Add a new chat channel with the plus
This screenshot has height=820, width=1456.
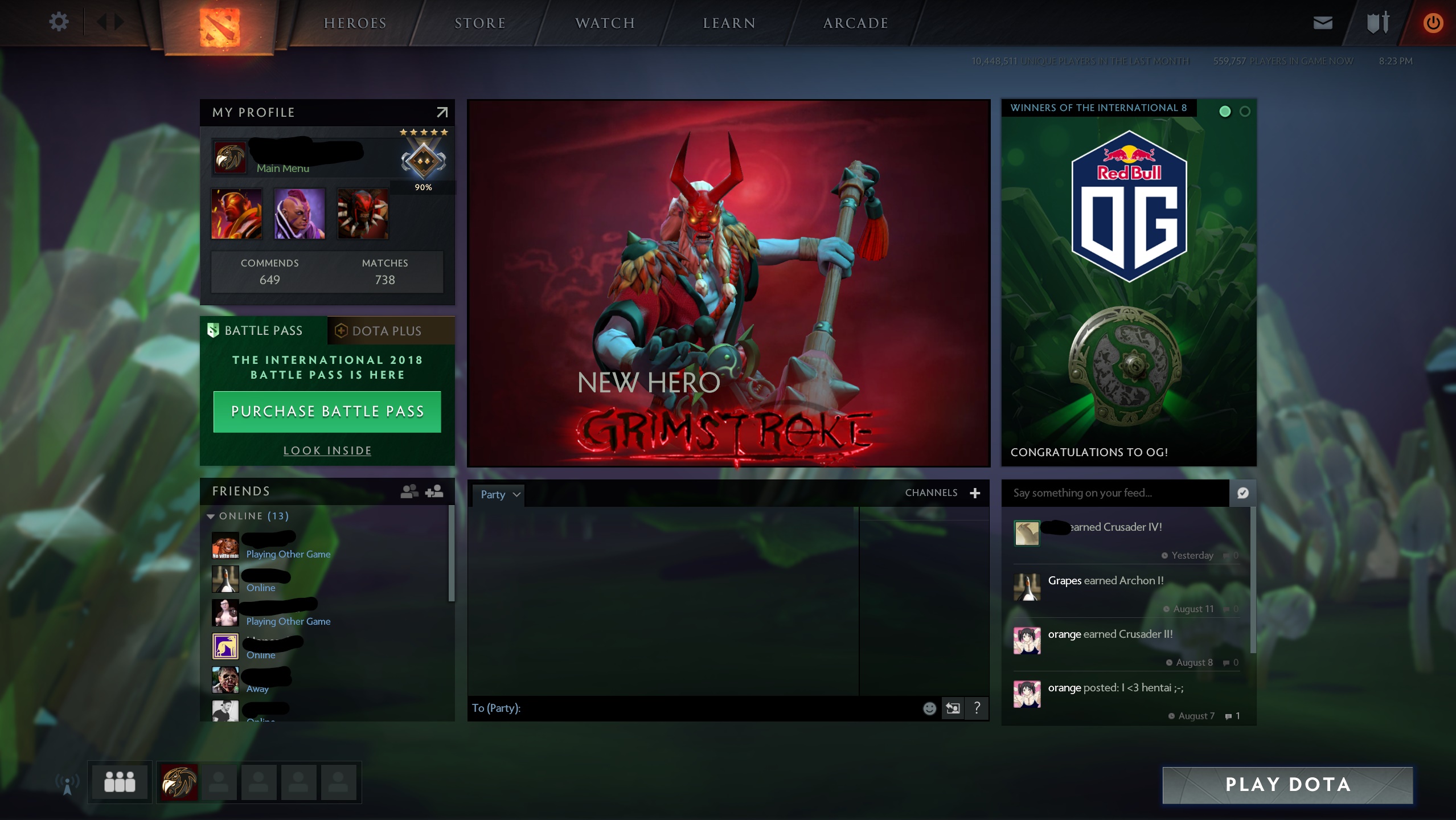[x=975, y=493]
